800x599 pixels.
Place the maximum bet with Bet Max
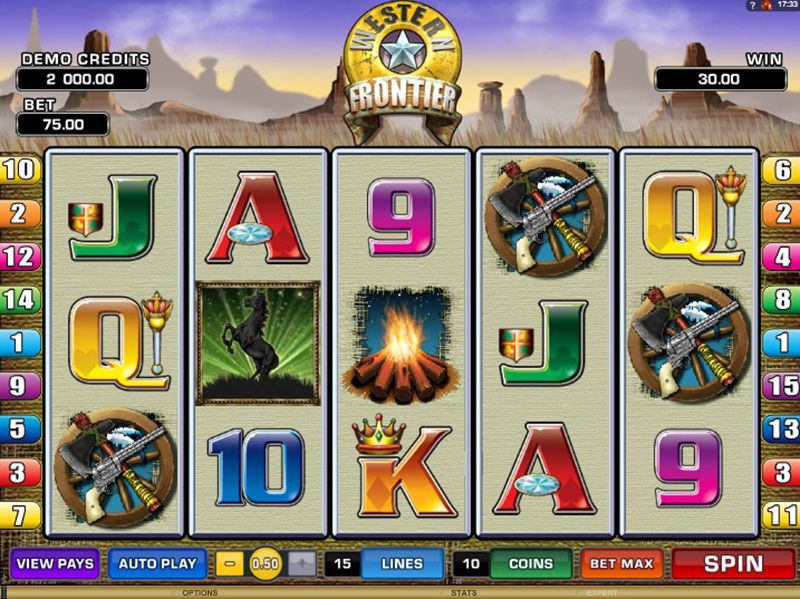(621, 564)
